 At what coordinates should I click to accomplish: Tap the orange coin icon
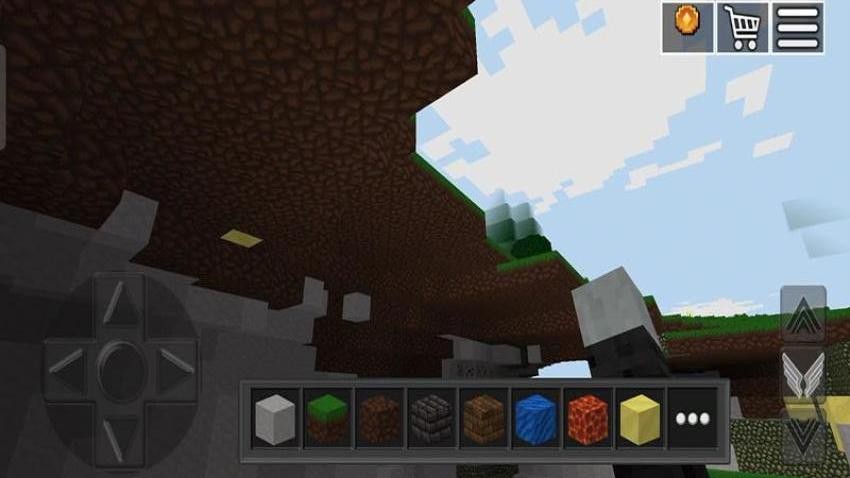(687, 27)
